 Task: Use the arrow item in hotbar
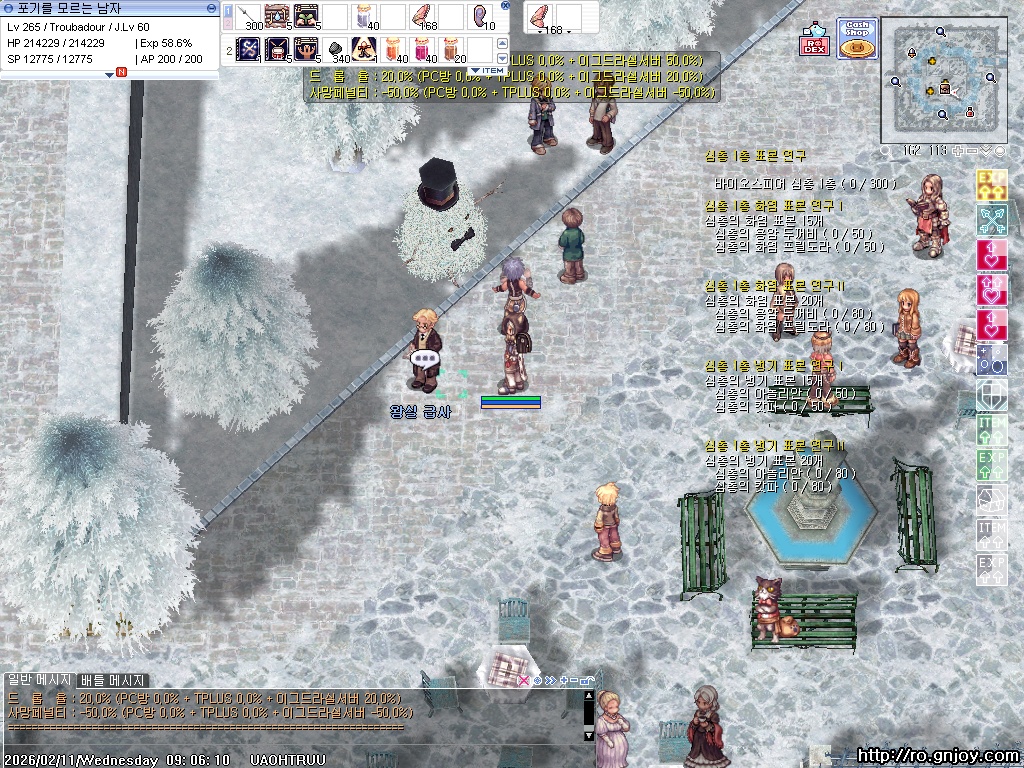pos(248,17)
